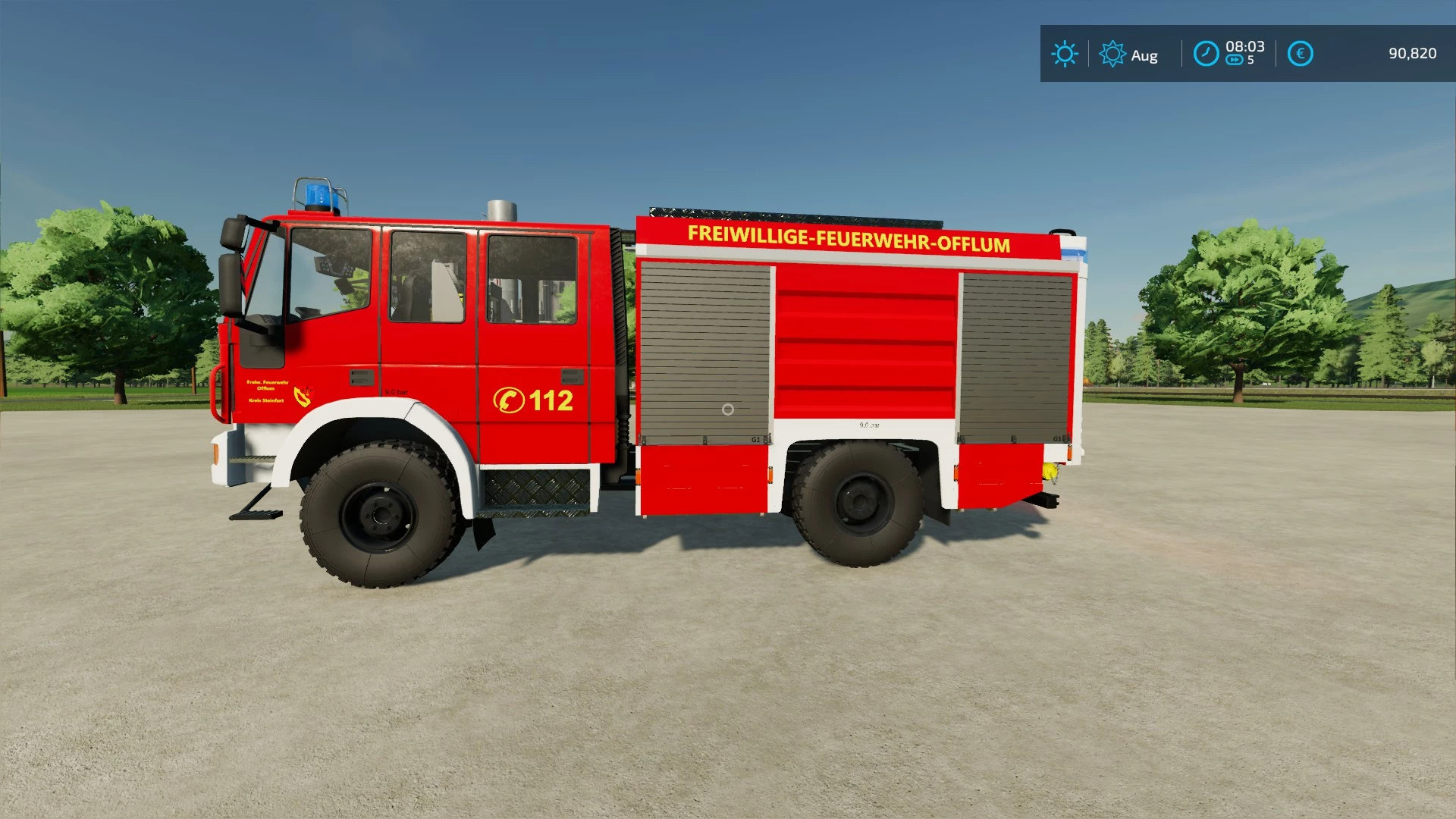Click the weather forecast icon beside Aug
Image resolution: width=1456 pixels, height=819 pixels.
[x=1112, y=54]
